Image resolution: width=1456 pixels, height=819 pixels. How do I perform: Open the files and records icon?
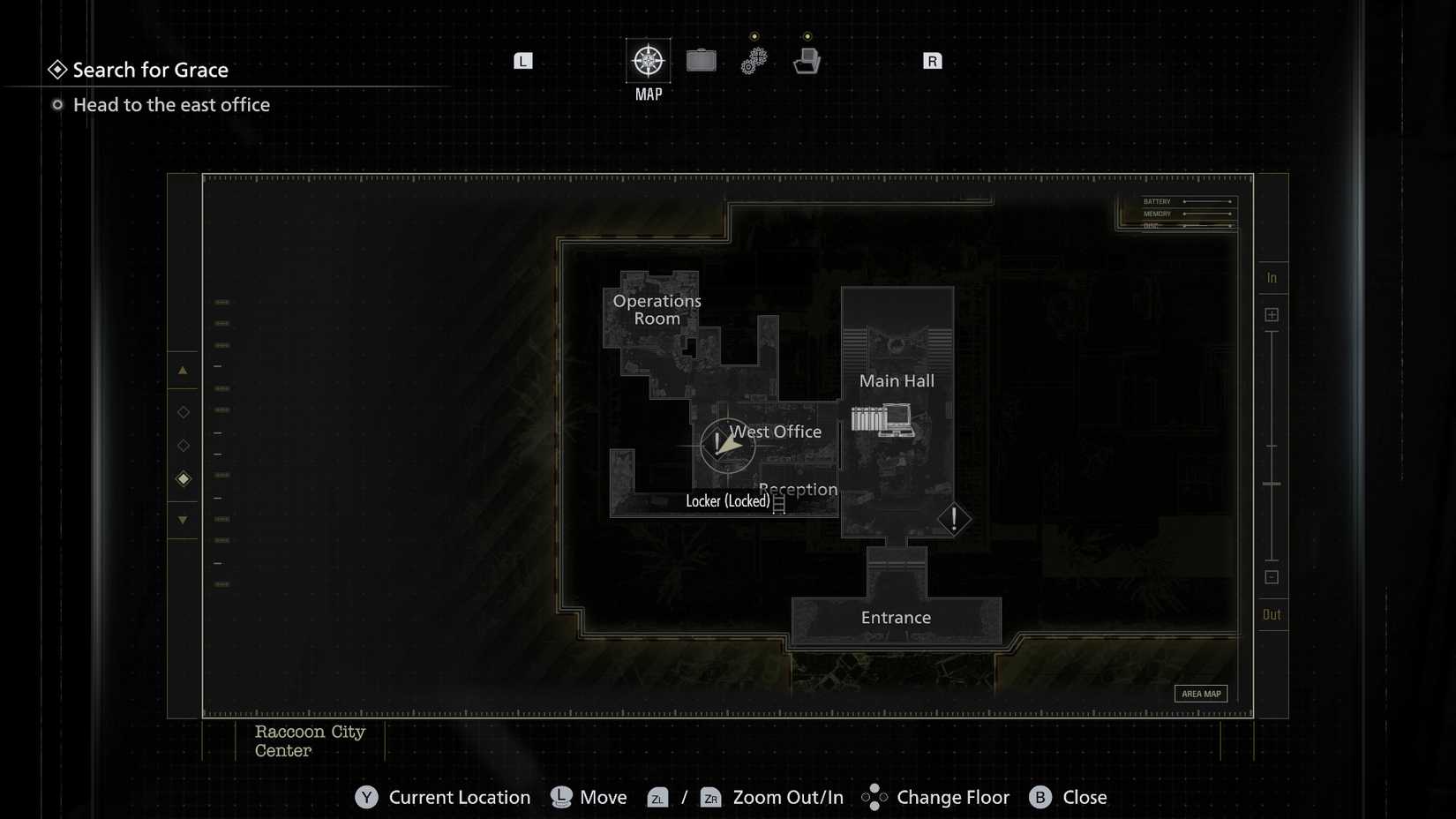pyautogui.click(x=806, y=59)
